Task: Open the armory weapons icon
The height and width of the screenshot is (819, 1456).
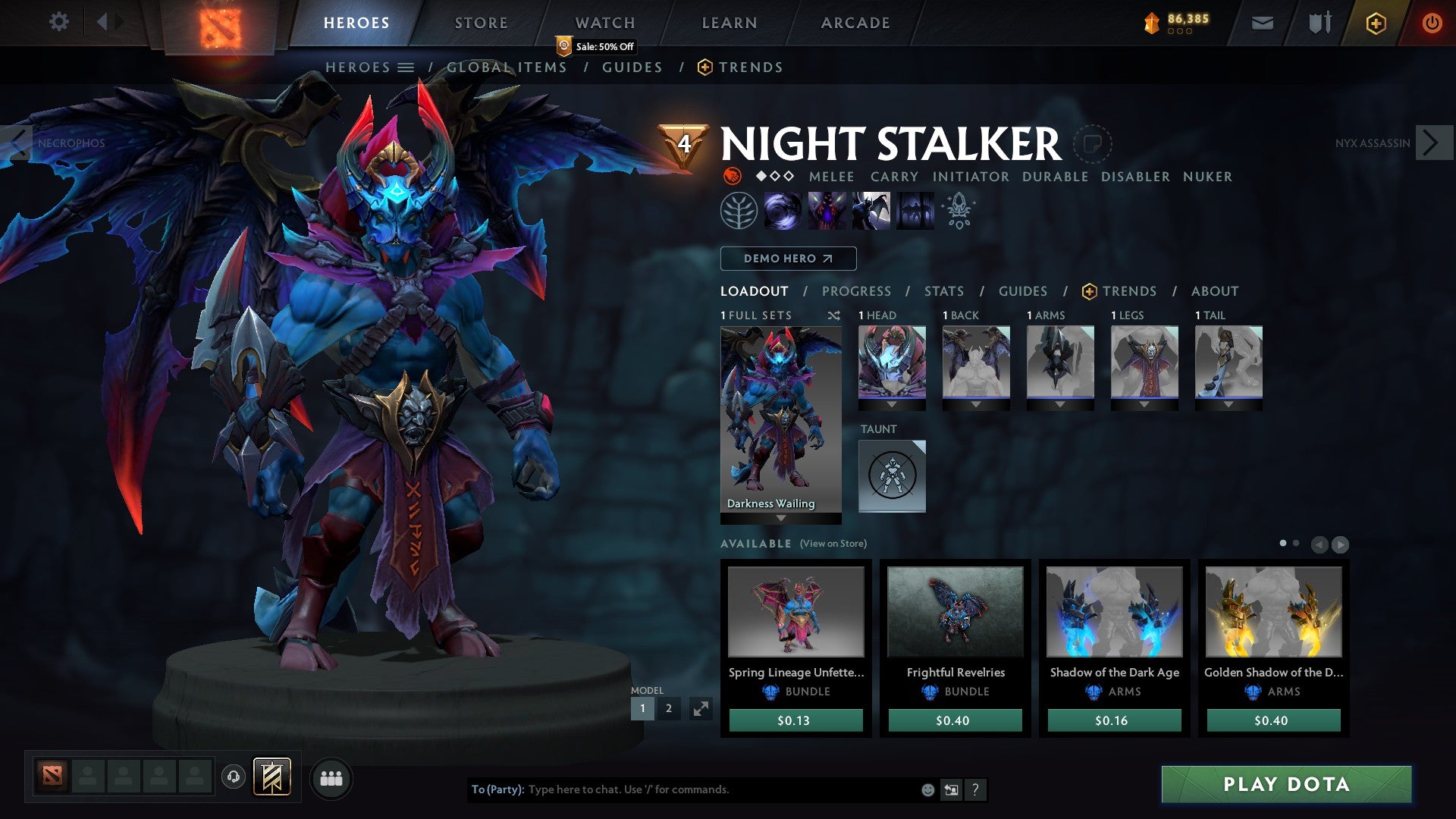Action: pos(1319,22)
